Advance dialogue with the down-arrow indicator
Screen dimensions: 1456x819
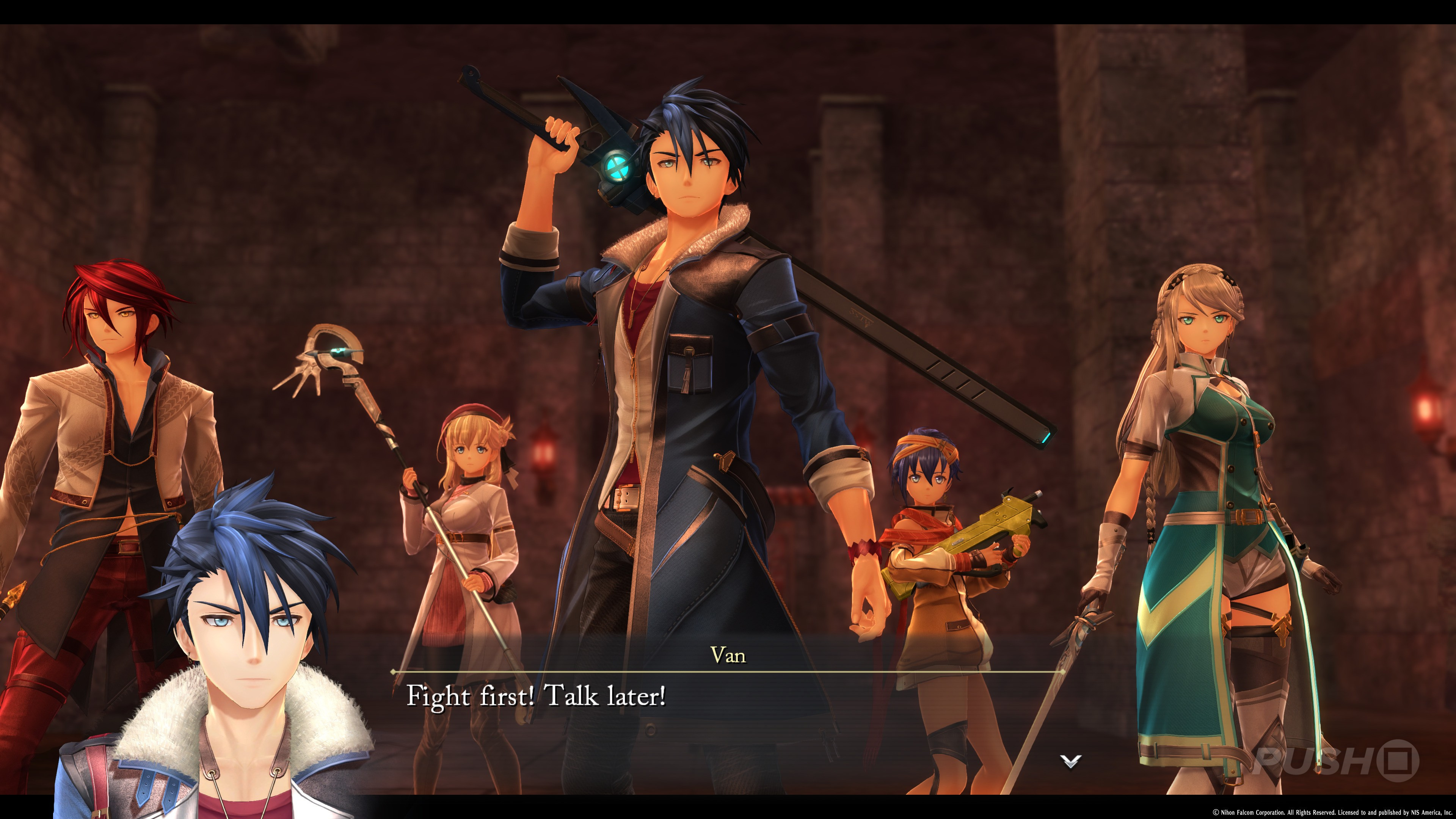click(x=1070, y=761)
